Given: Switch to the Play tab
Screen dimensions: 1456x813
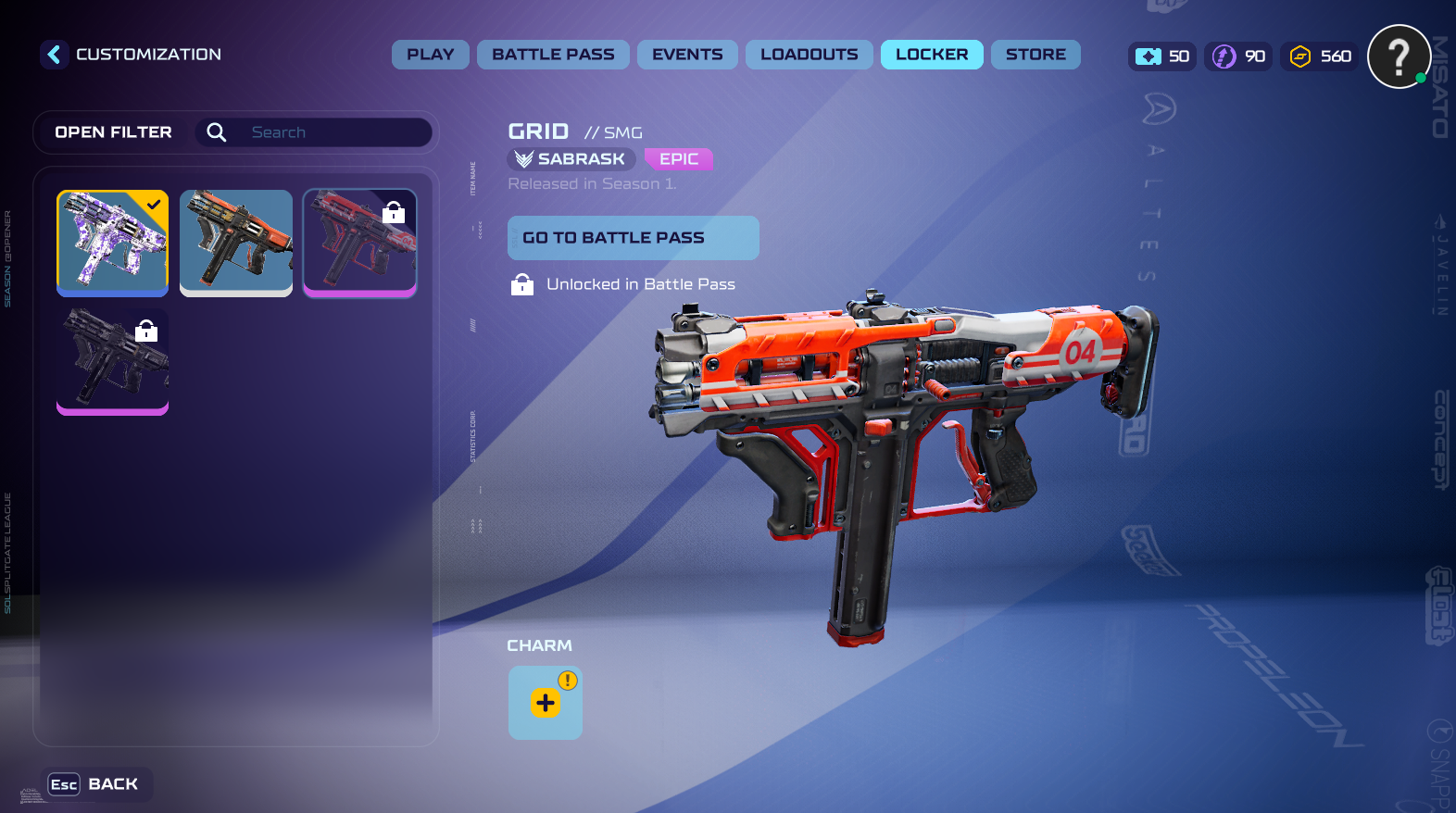Looking at the screenshot, I should pyautogui.click(x=430, y=55).
